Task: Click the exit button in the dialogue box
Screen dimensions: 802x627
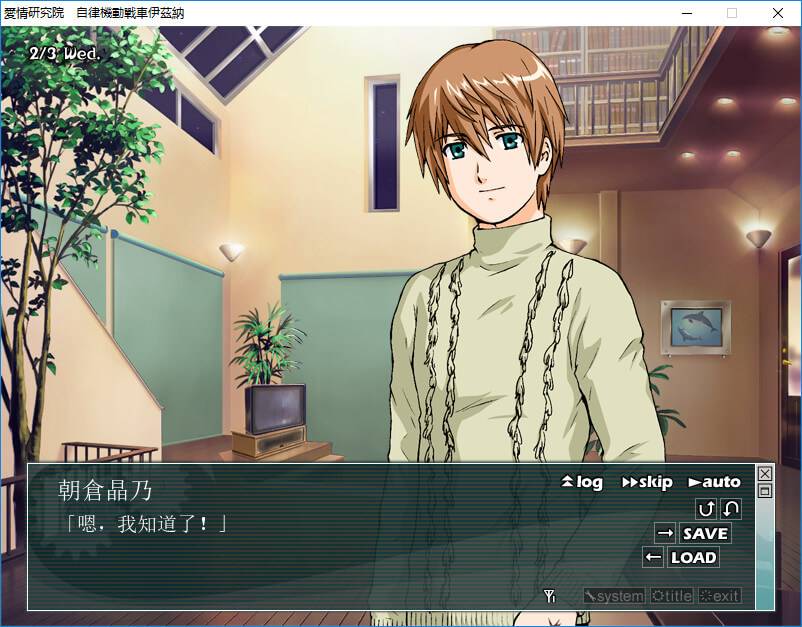Action: [x=720, y=596]
